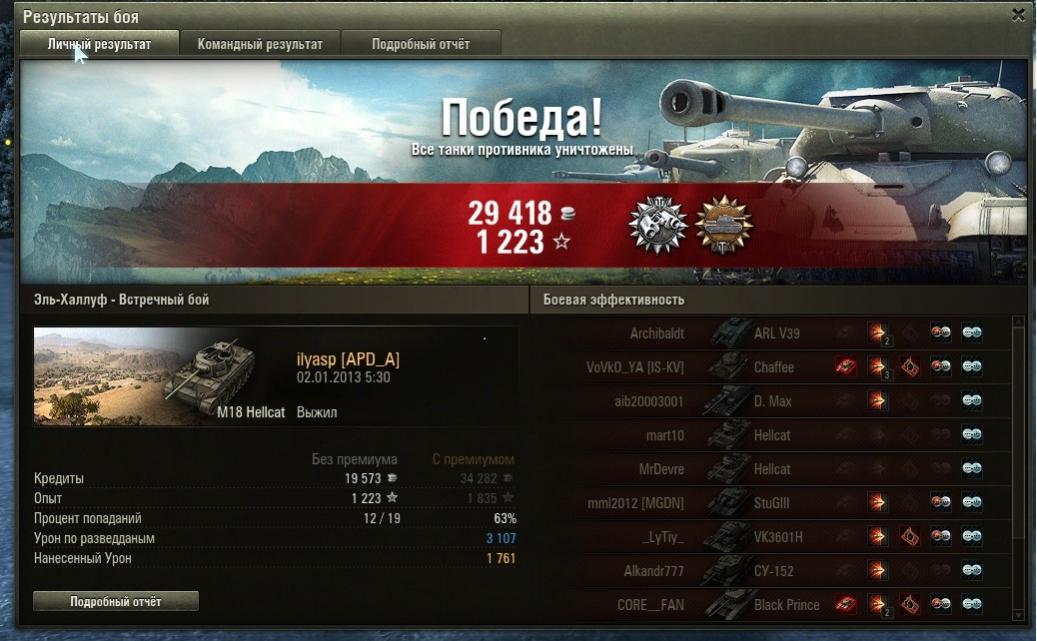Select the Archibaldt ARL V39 row
1037x641 pixels.
(x=770, y=333)
